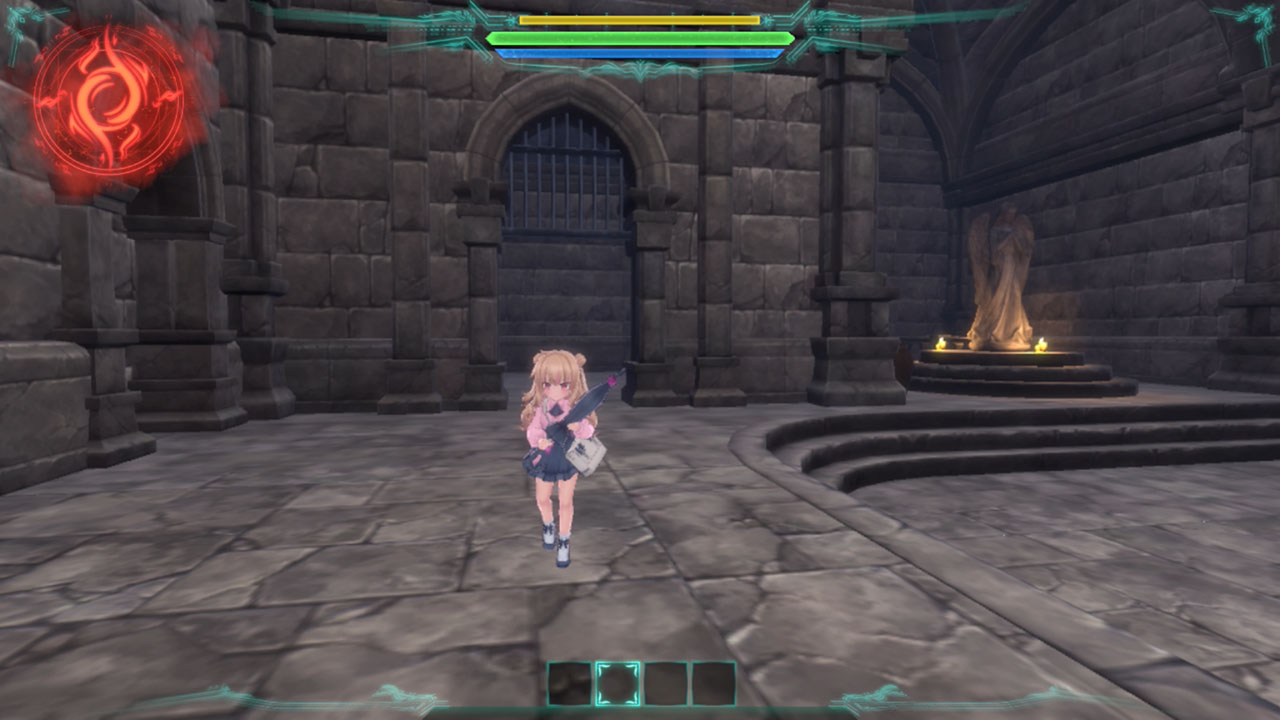Click the ornament below the green health bar
Viewport: 1280px width, 720px height.
point(640,67)
